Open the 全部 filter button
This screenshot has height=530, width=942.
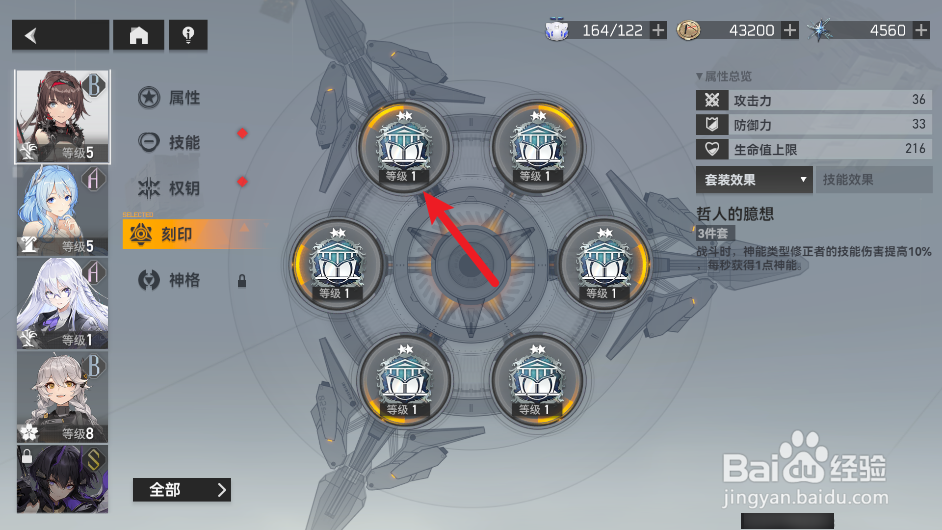181,489
